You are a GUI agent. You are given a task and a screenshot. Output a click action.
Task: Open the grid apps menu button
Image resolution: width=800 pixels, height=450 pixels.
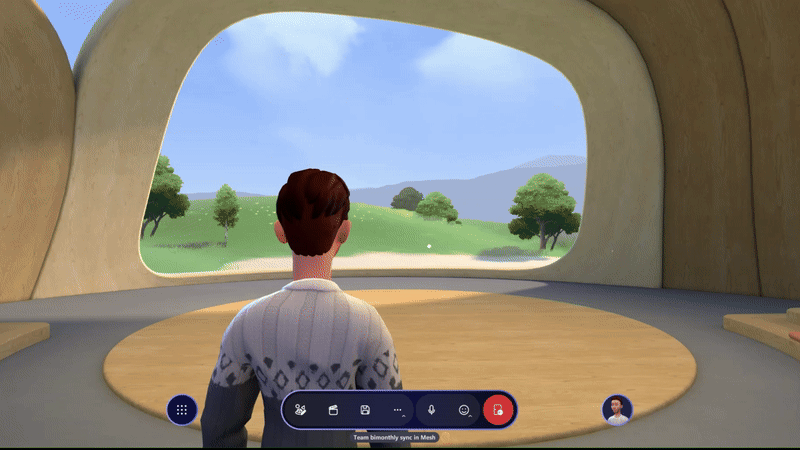[182, 410]
